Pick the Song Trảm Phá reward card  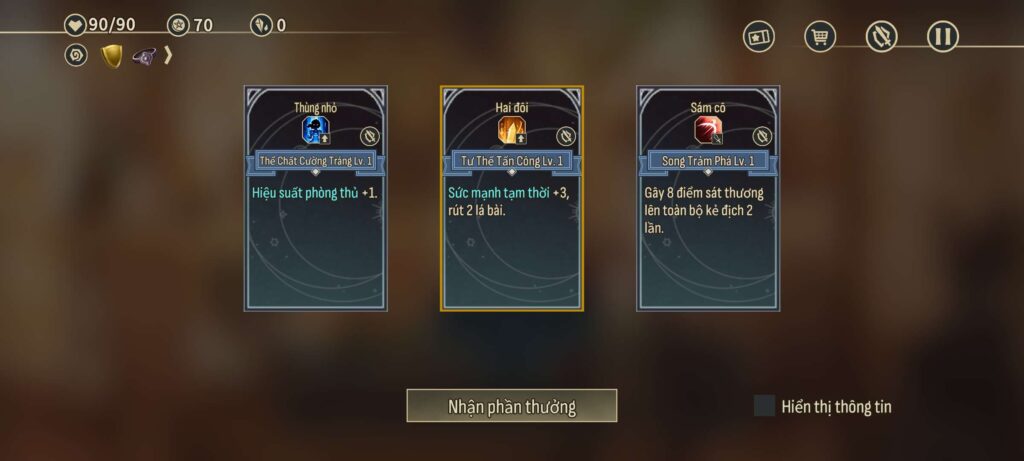708,199
